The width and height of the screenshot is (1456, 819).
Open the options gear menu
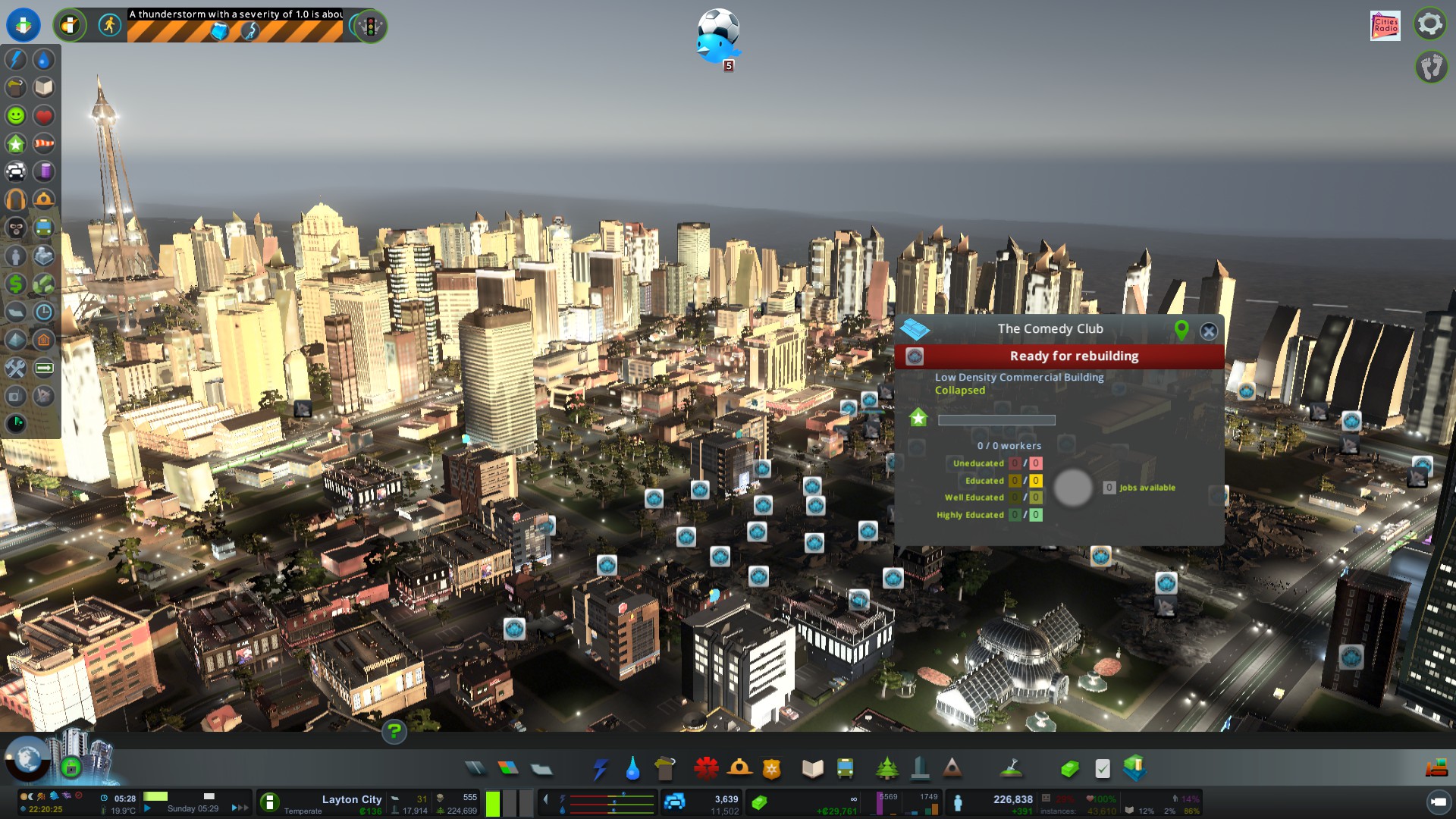point(1429,24)
